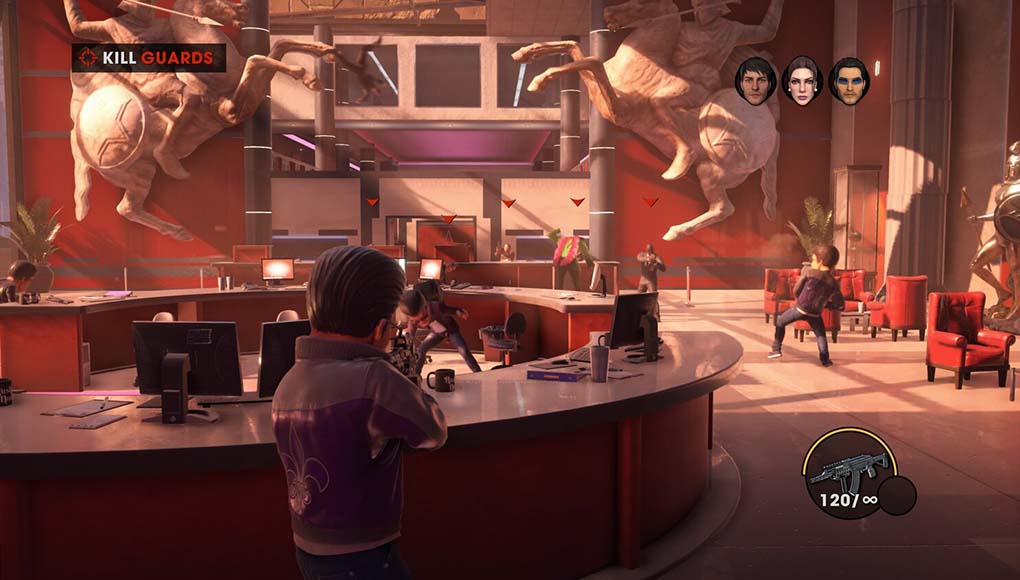Select the Kill Guards objective tracker
Image resolution: width=1020 pixels, height=580 pixels.
pos(149,58)
